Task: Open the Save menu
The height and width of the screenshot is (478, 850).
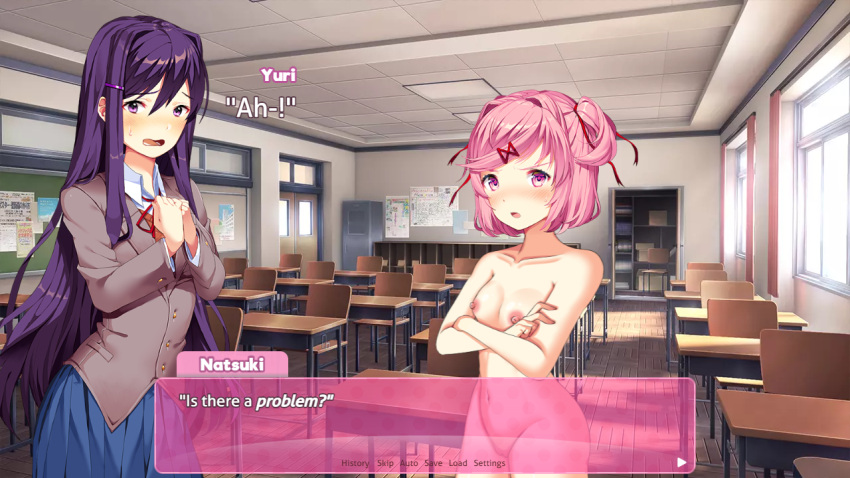Action: pyautogui.click(x=433, y=463)
